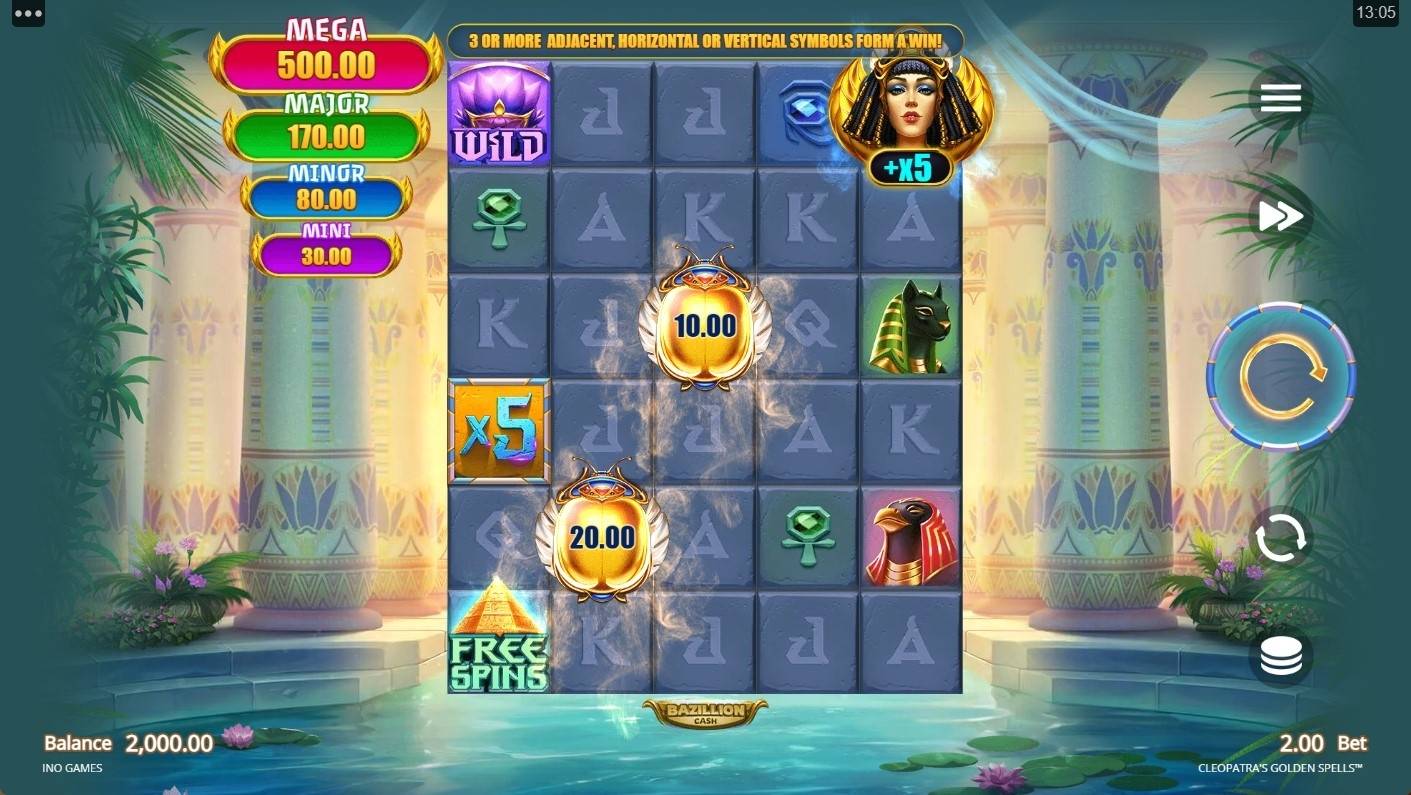The image size is (1411, 795).
Task: Select the WILD lotus symbol
Action: (x=499, y=113)
